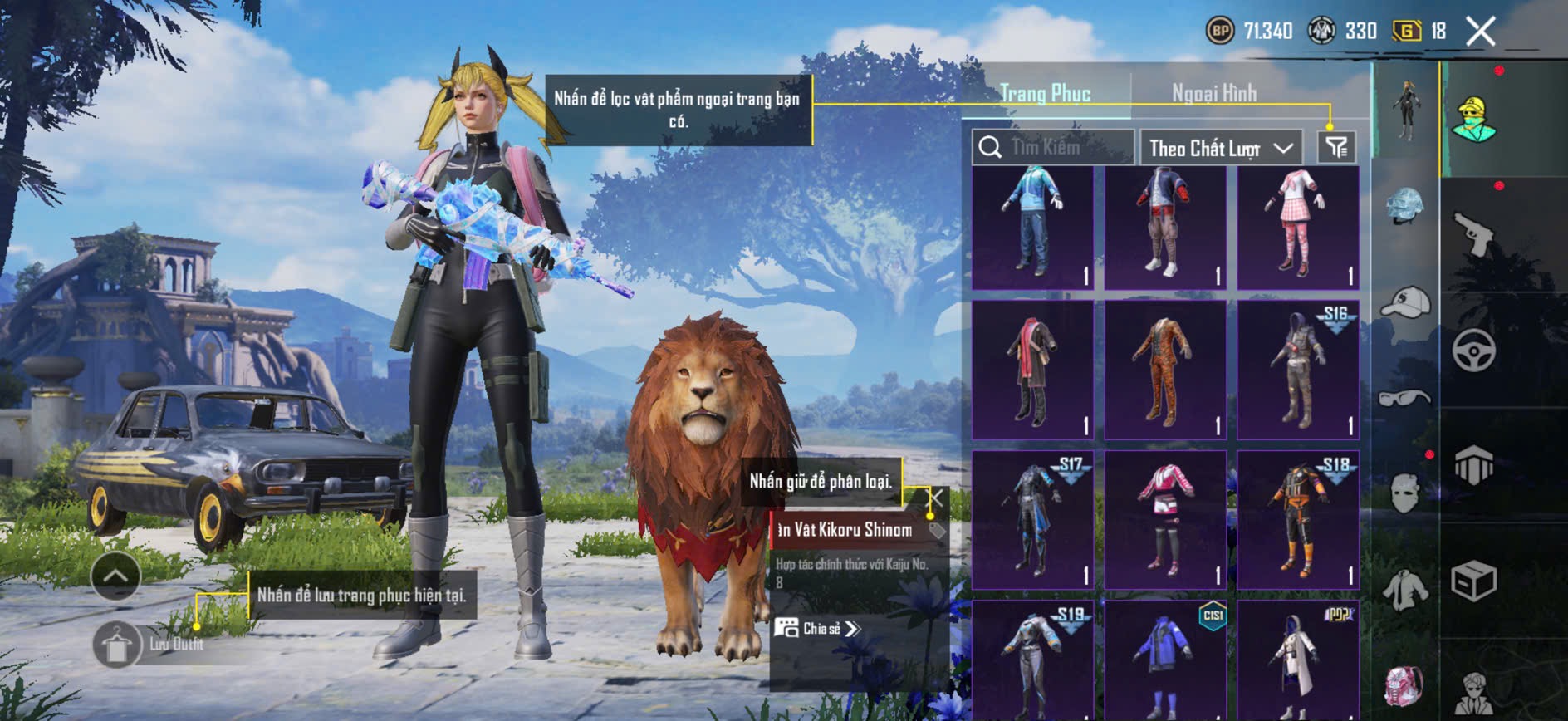Expand the up-arrow circle button

pos(115,576)
